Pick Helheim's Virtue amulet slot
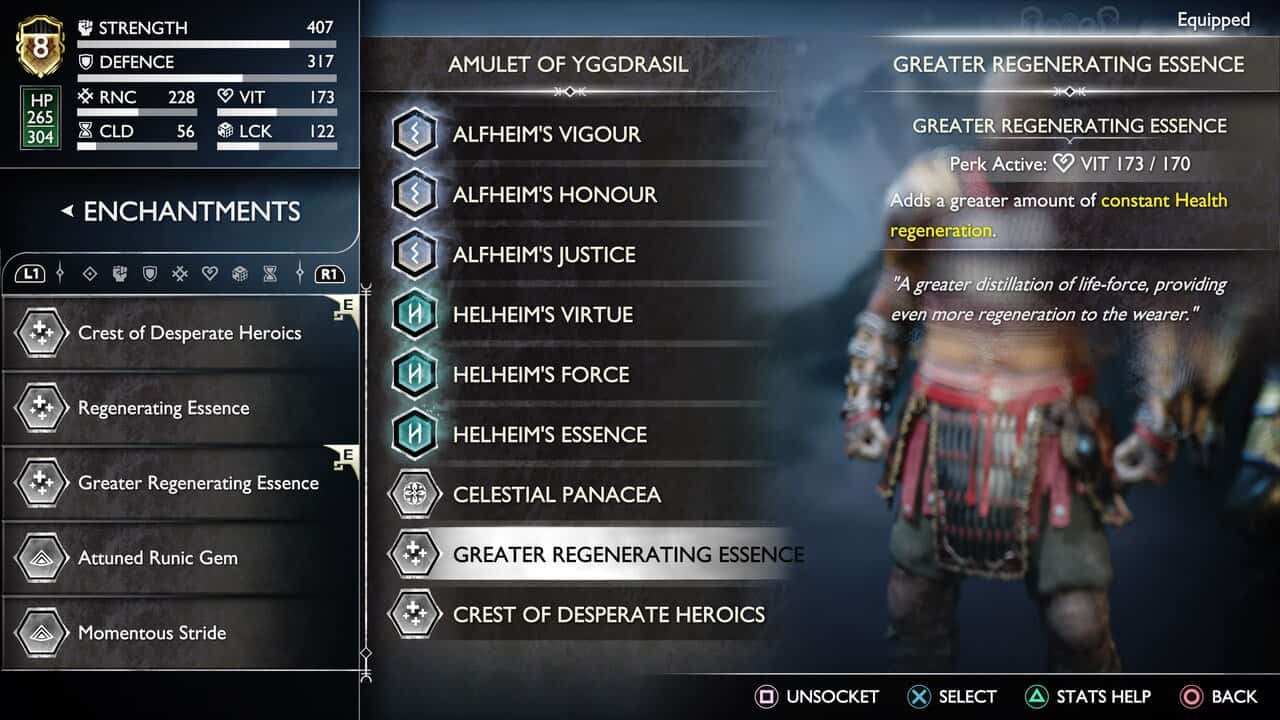This screenshot has width=1280, height=720. tap(542, 314)
